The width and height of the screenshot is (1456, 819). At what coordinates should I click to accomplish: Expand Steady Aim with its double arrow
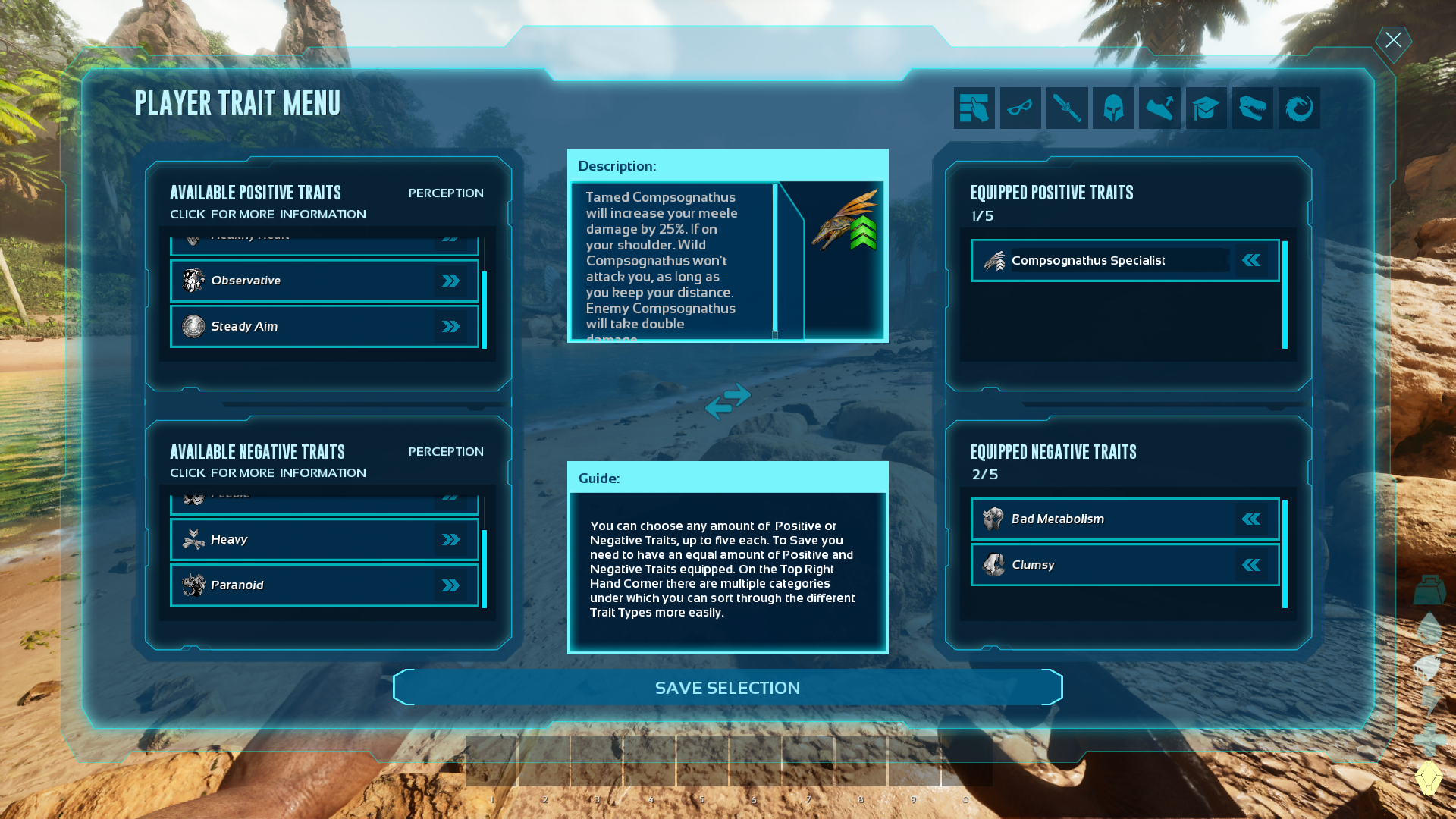(x=452, y=326)
